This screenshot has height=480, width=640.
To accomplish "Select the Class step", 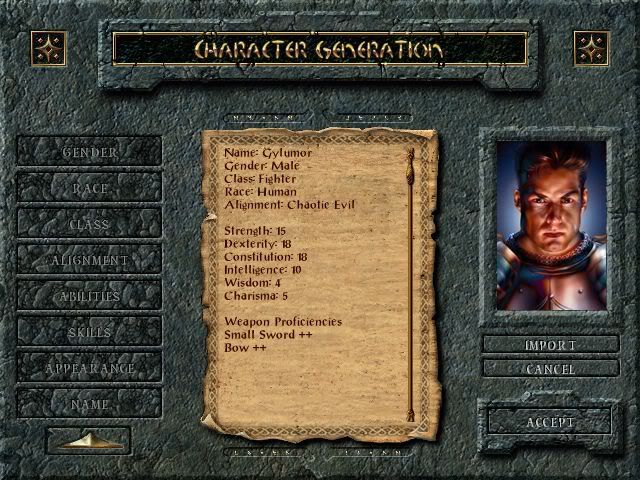I will click(x=89, y=224).
